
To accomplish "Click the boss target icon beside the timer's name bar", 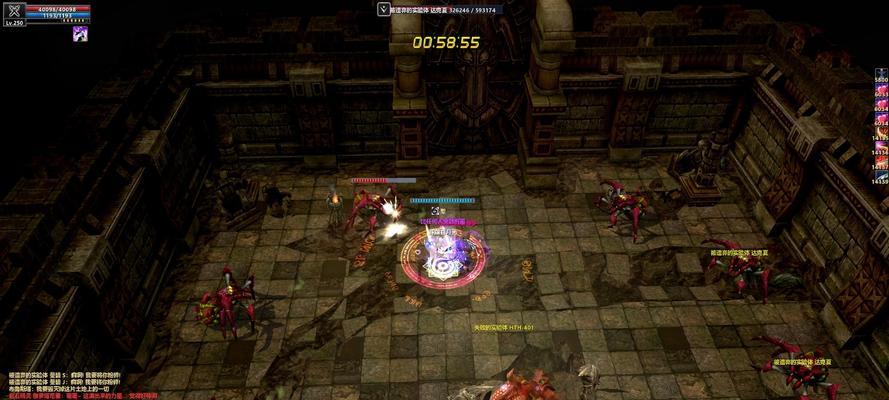I will tap(384, 9).
